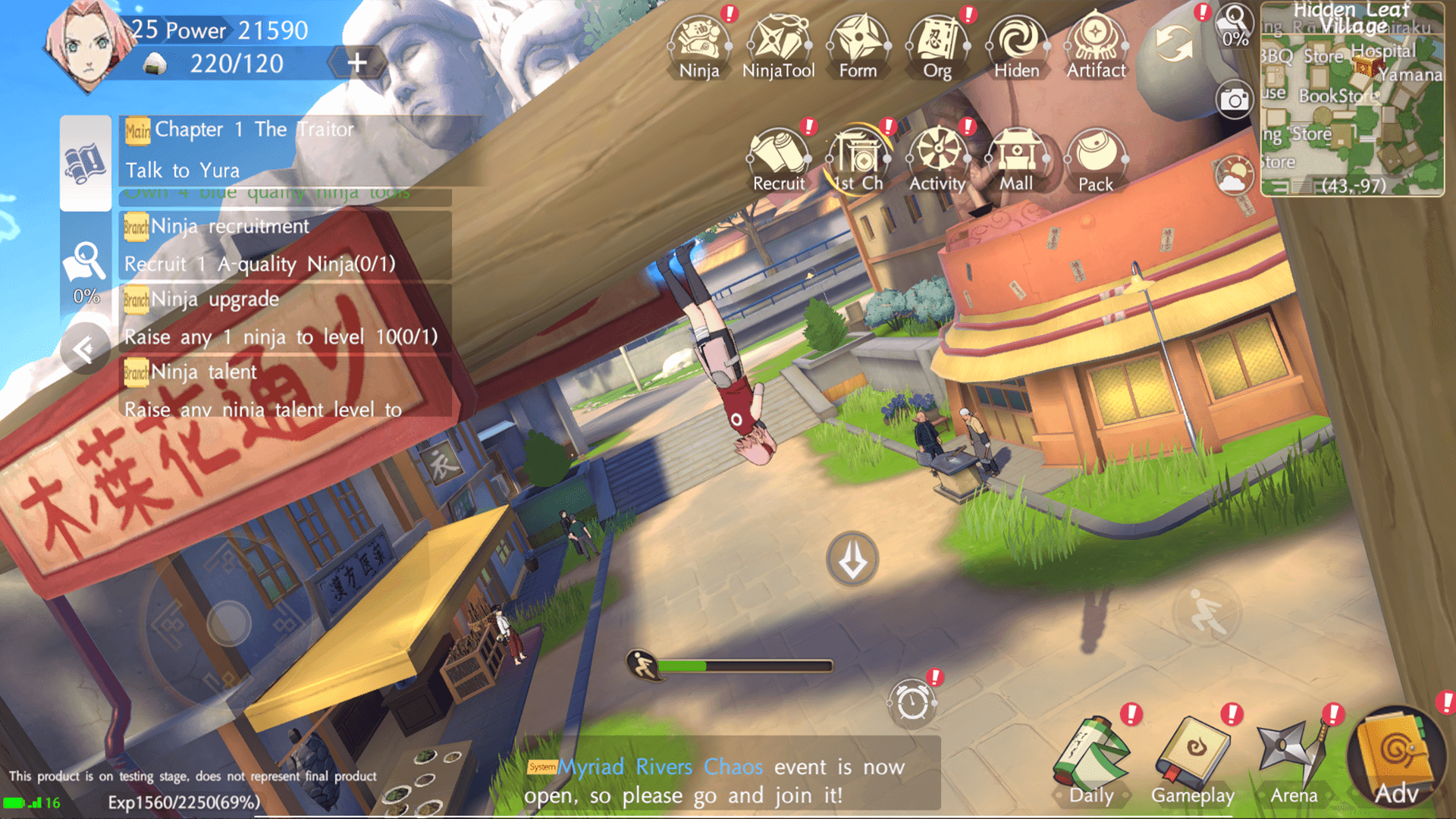Open the Adv adventure book
The width and height of the screenshot is (1456, 819).
click(1396, 758)
